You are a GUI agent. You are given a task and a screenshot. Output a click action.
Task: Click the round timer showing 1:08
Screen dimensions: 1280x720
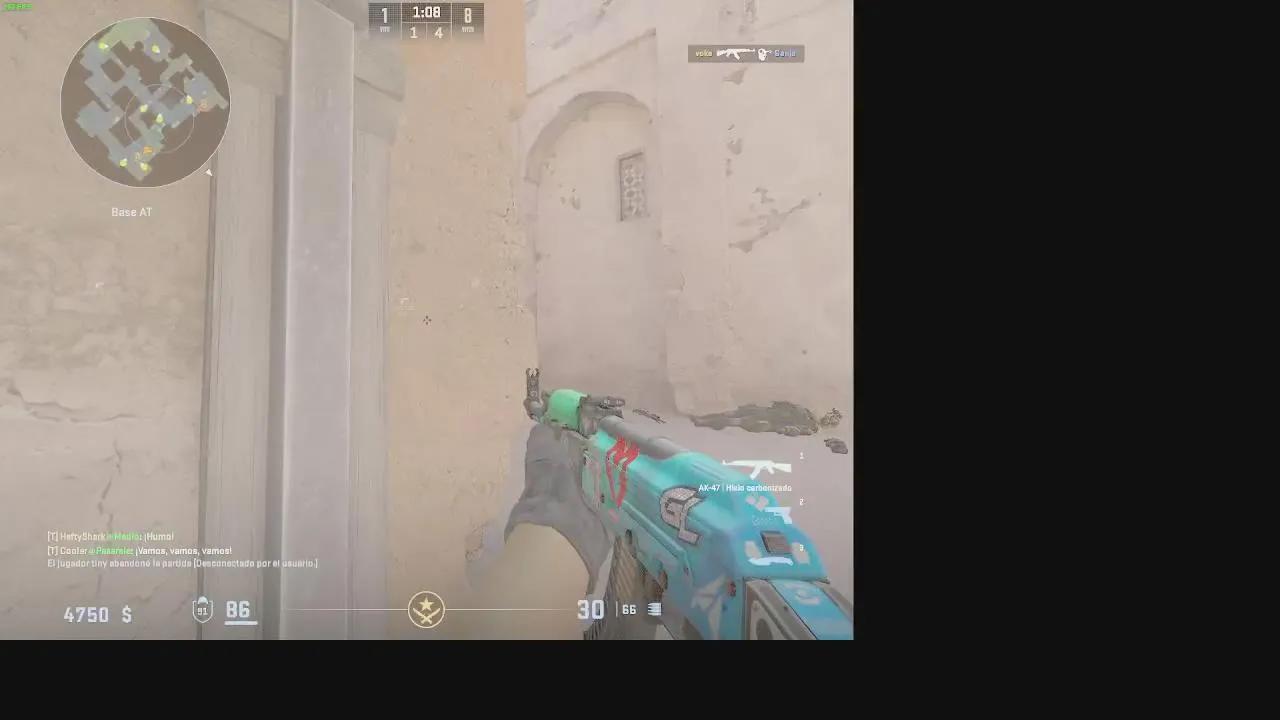(x=426, y=13)
